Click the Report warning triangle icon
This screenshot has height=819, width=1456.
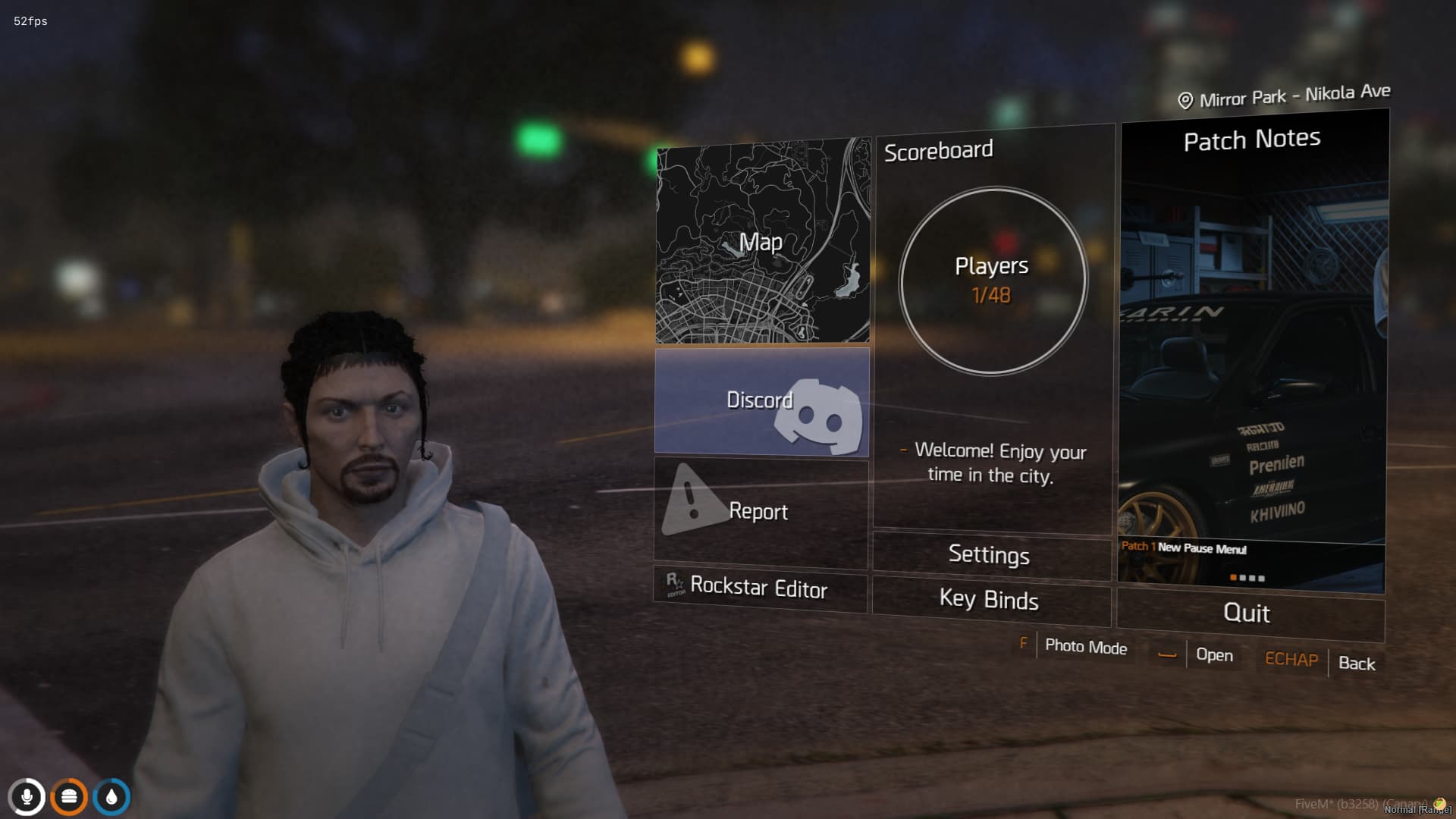pyautogui.click(x=692, y=503)
